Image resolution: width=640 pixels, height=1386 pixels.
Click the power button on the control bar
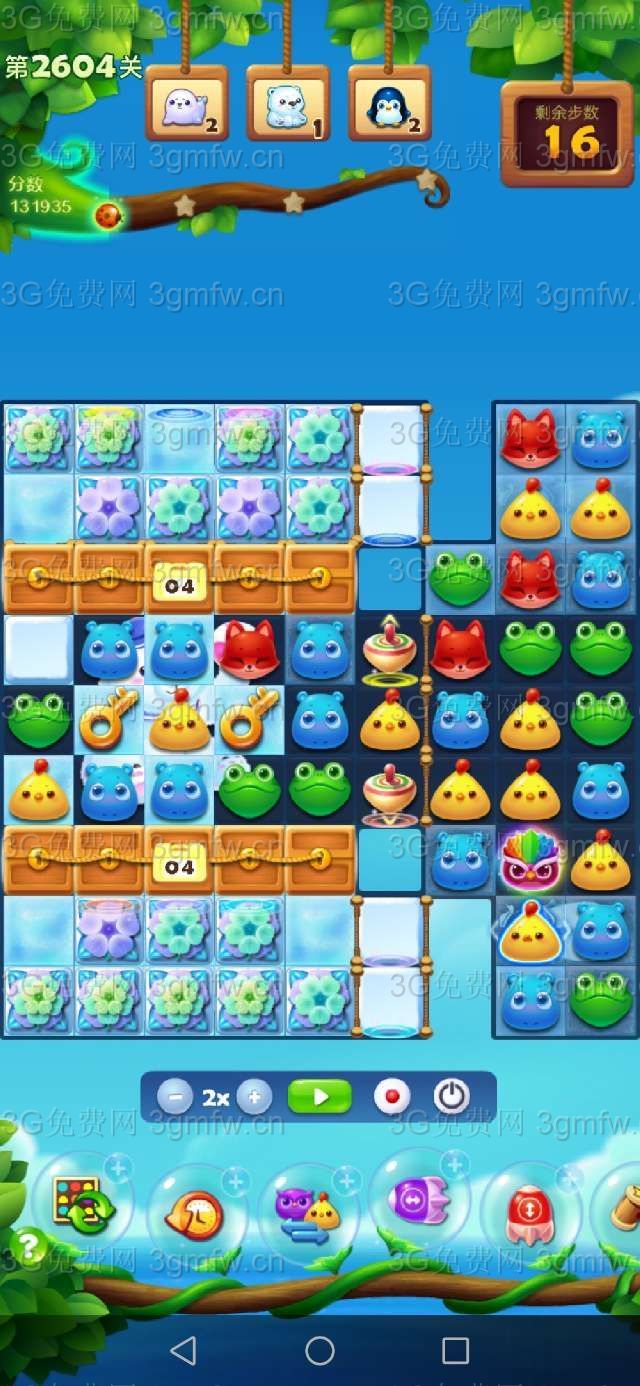coord(452,1097)
